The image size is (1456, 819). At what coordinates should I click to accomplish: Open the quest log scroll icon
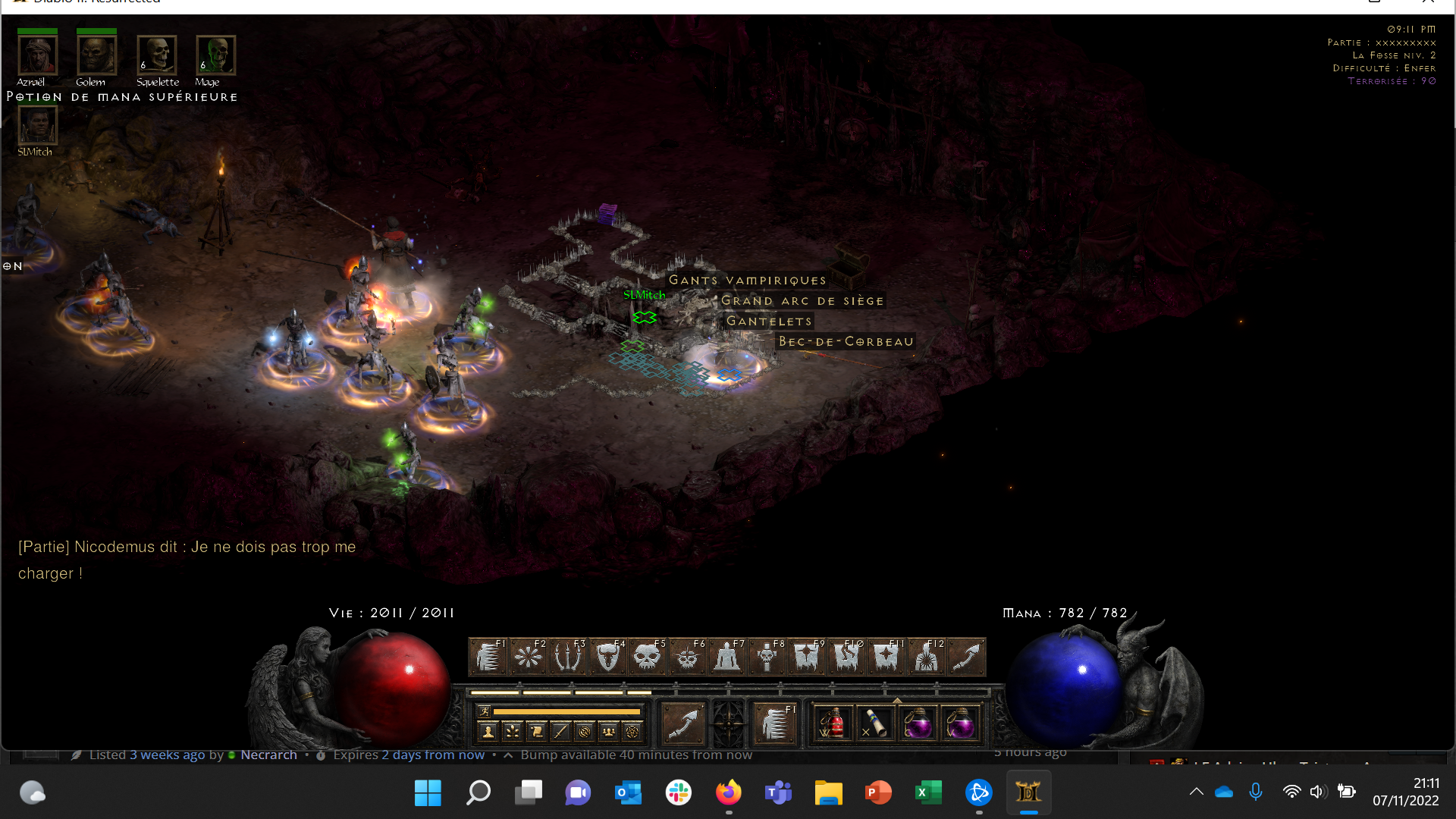536,733
